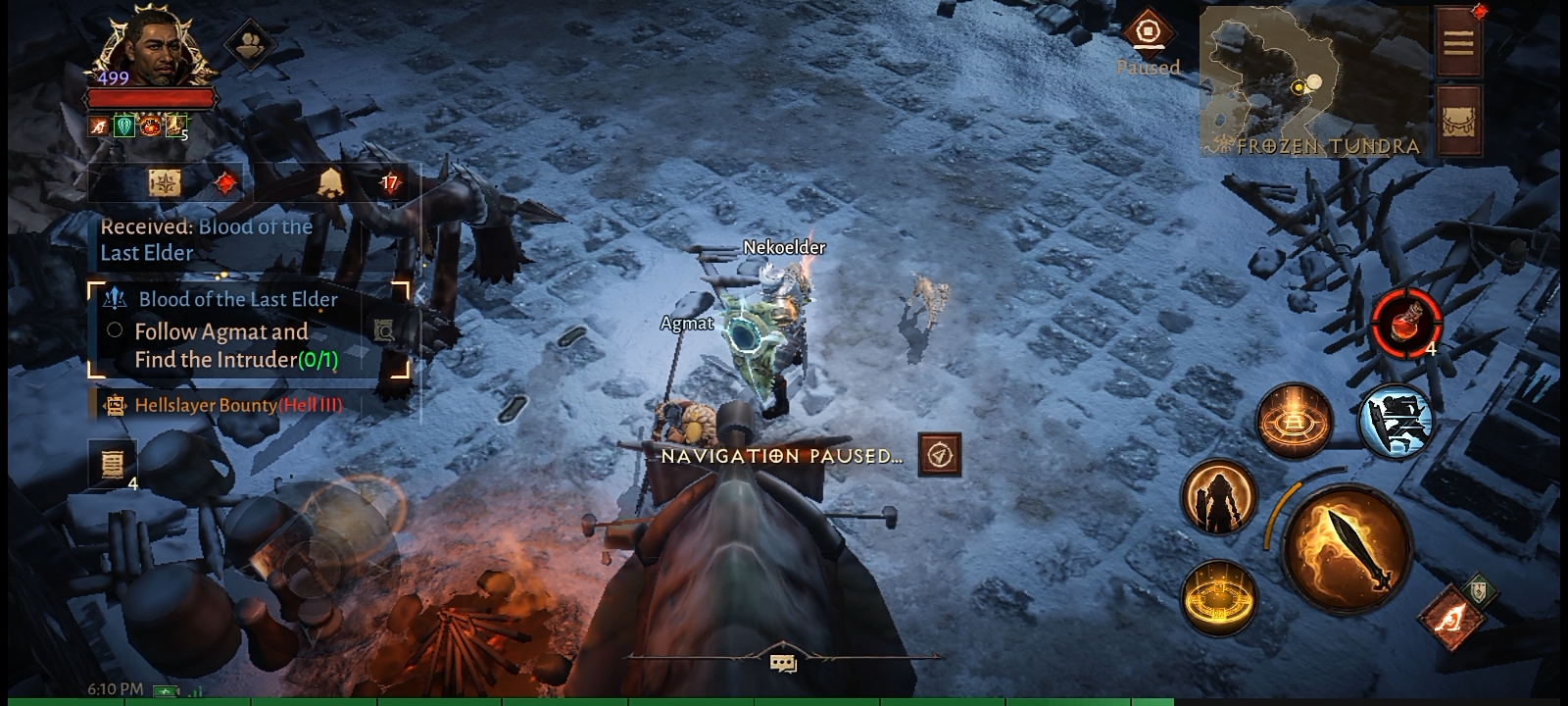
Task: Use the health potion
Action: click(1405, 321)
